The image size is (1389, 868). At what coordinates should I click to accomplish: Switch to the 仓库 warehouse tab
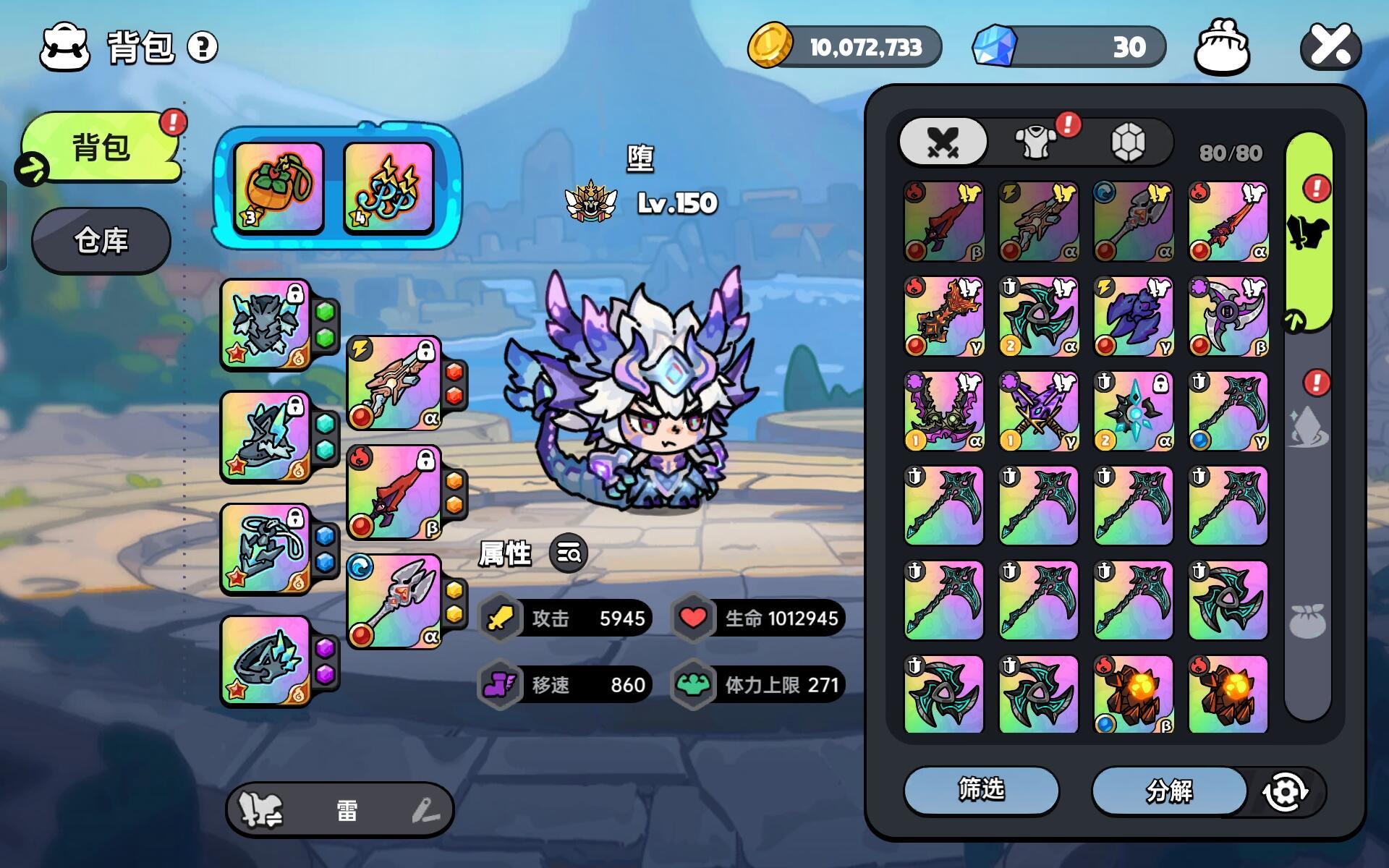pyautogui.click(x=101, y=240)
